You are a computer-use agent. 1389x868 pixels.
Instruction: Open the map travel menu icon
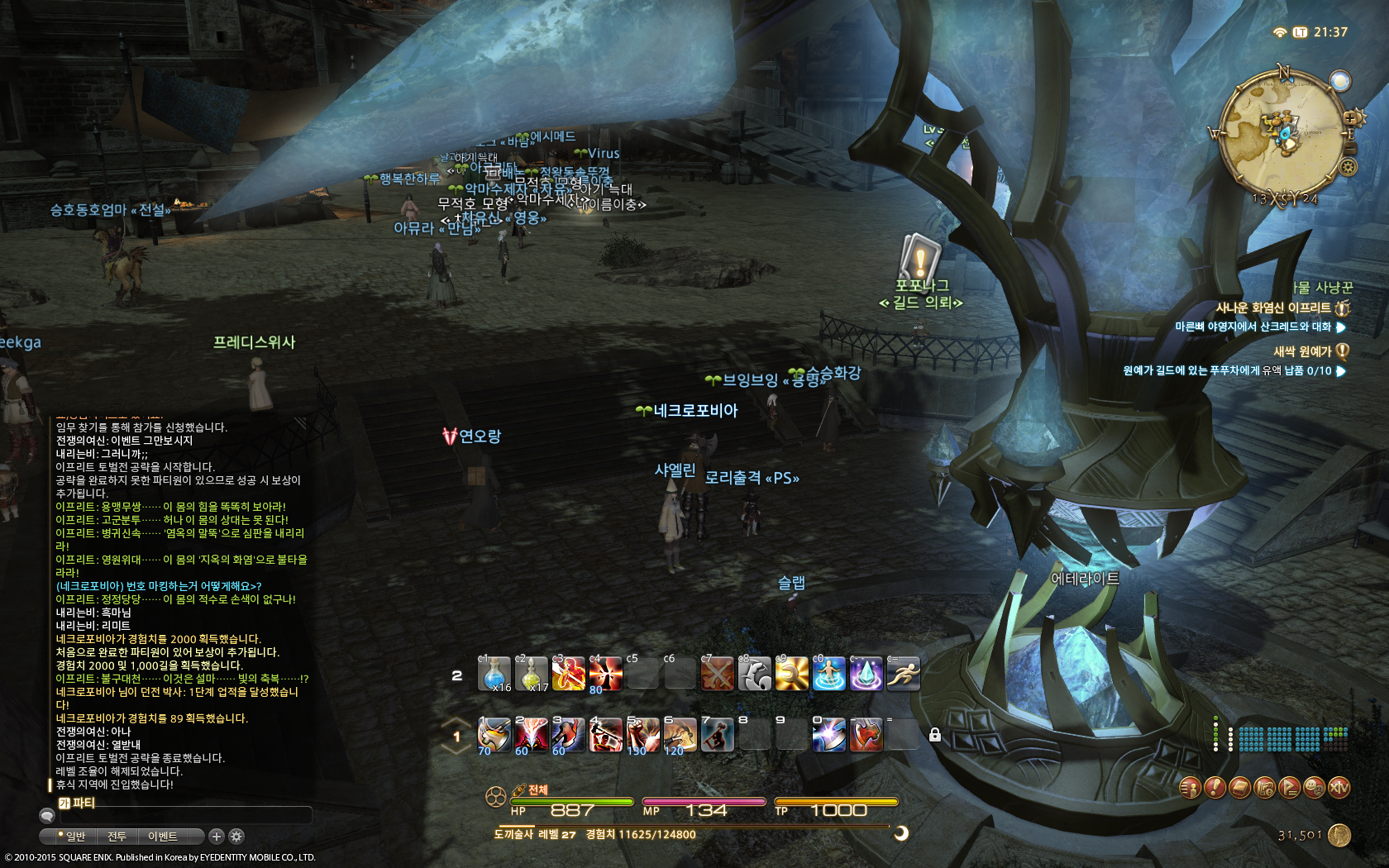click(1264, 788)
